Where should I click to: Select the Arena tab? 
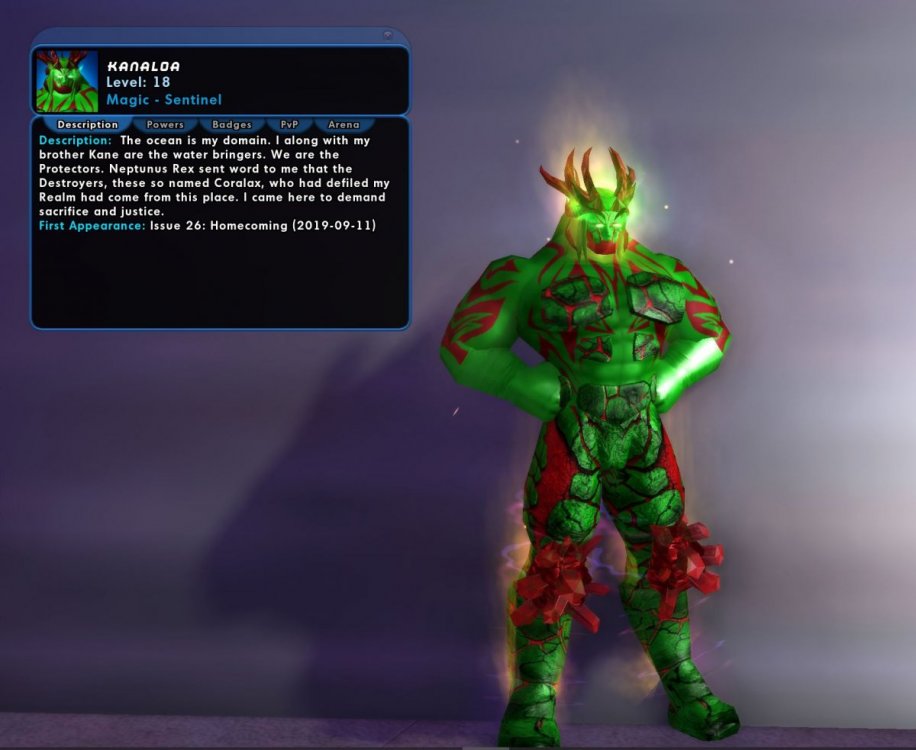point(343,125)
